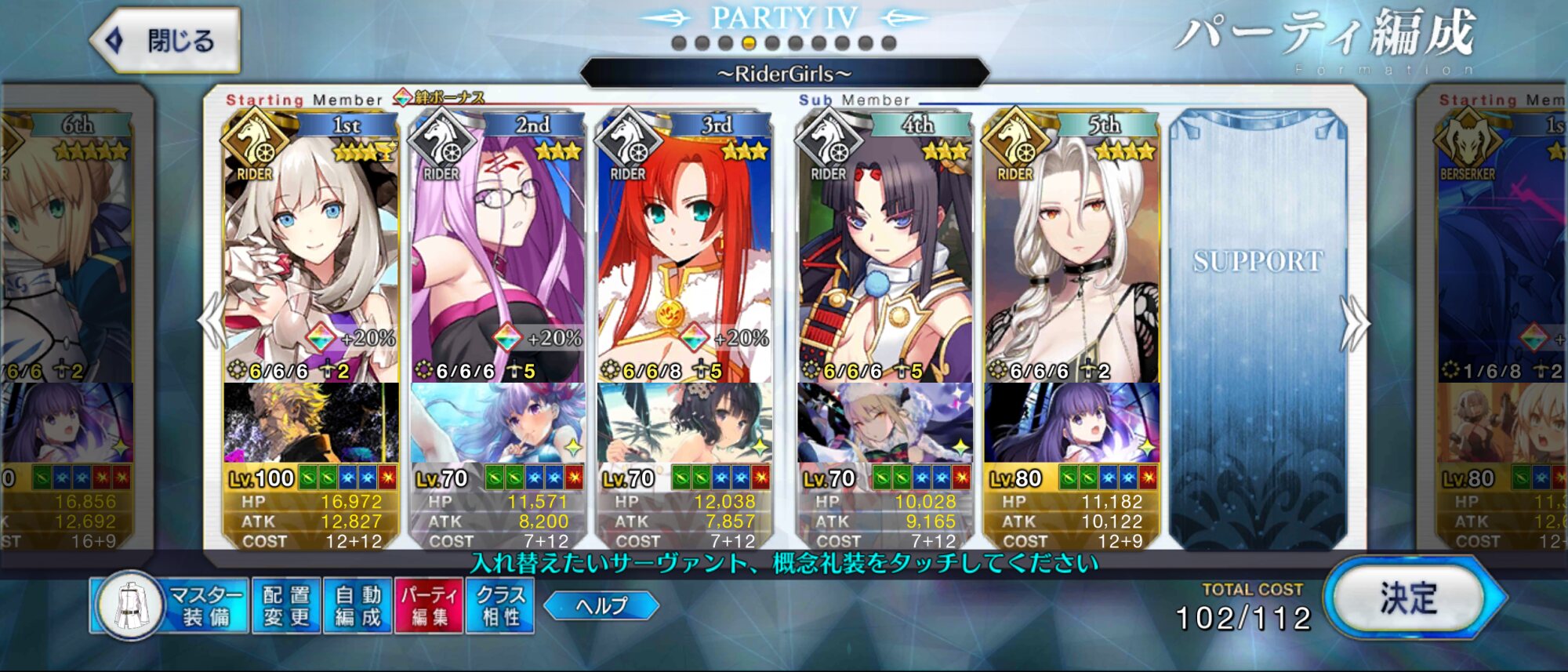
Task: Change the 5th slot's craft essence card
Action: 1071,423
